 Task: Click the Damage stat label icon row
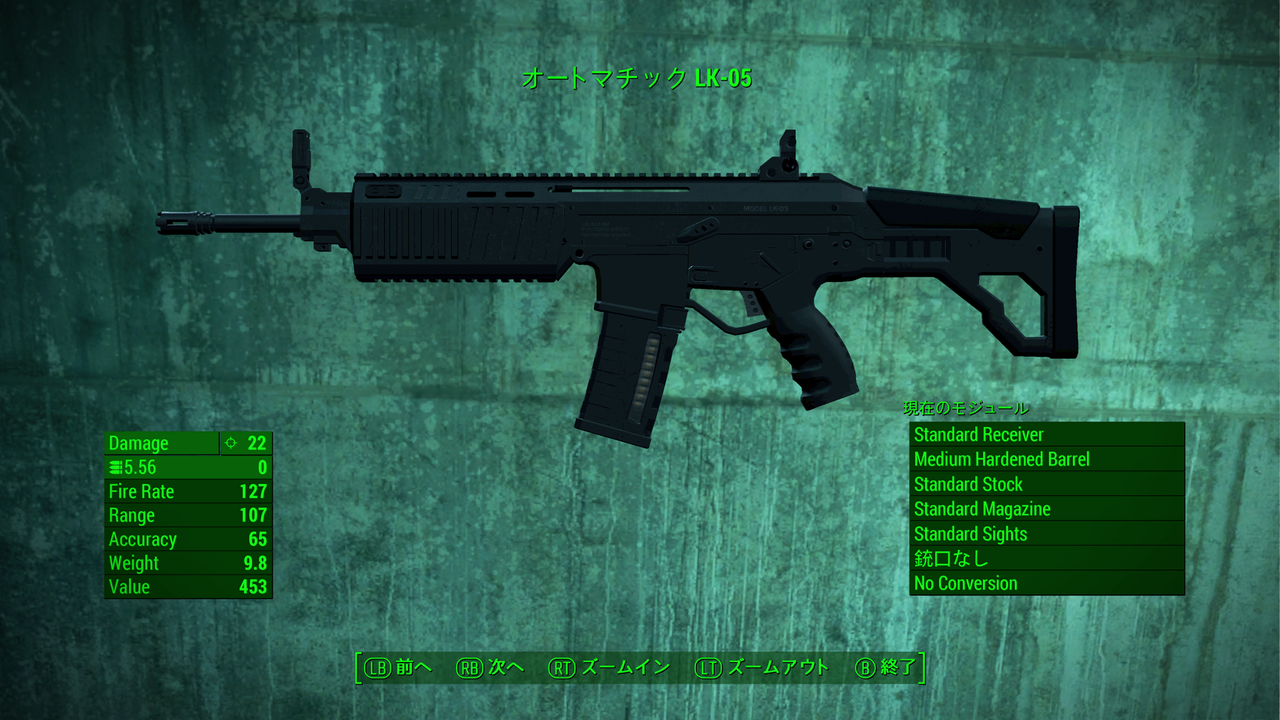pos(138,443)
